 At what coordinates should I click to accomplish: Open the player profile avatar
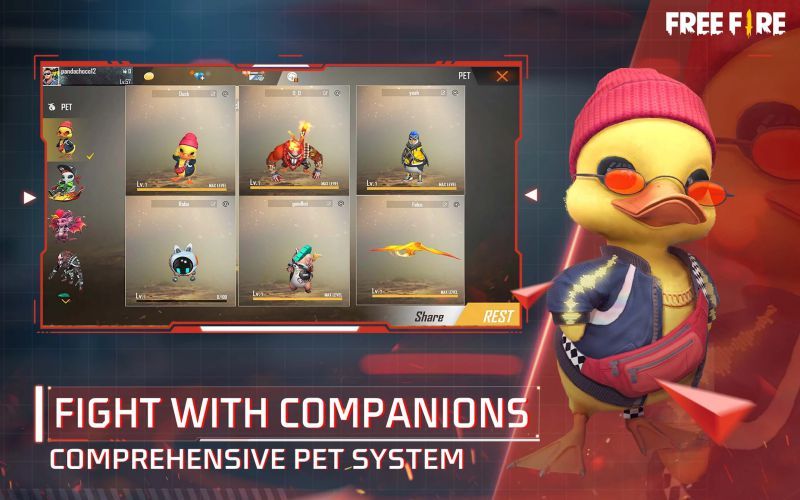[52, 76]
